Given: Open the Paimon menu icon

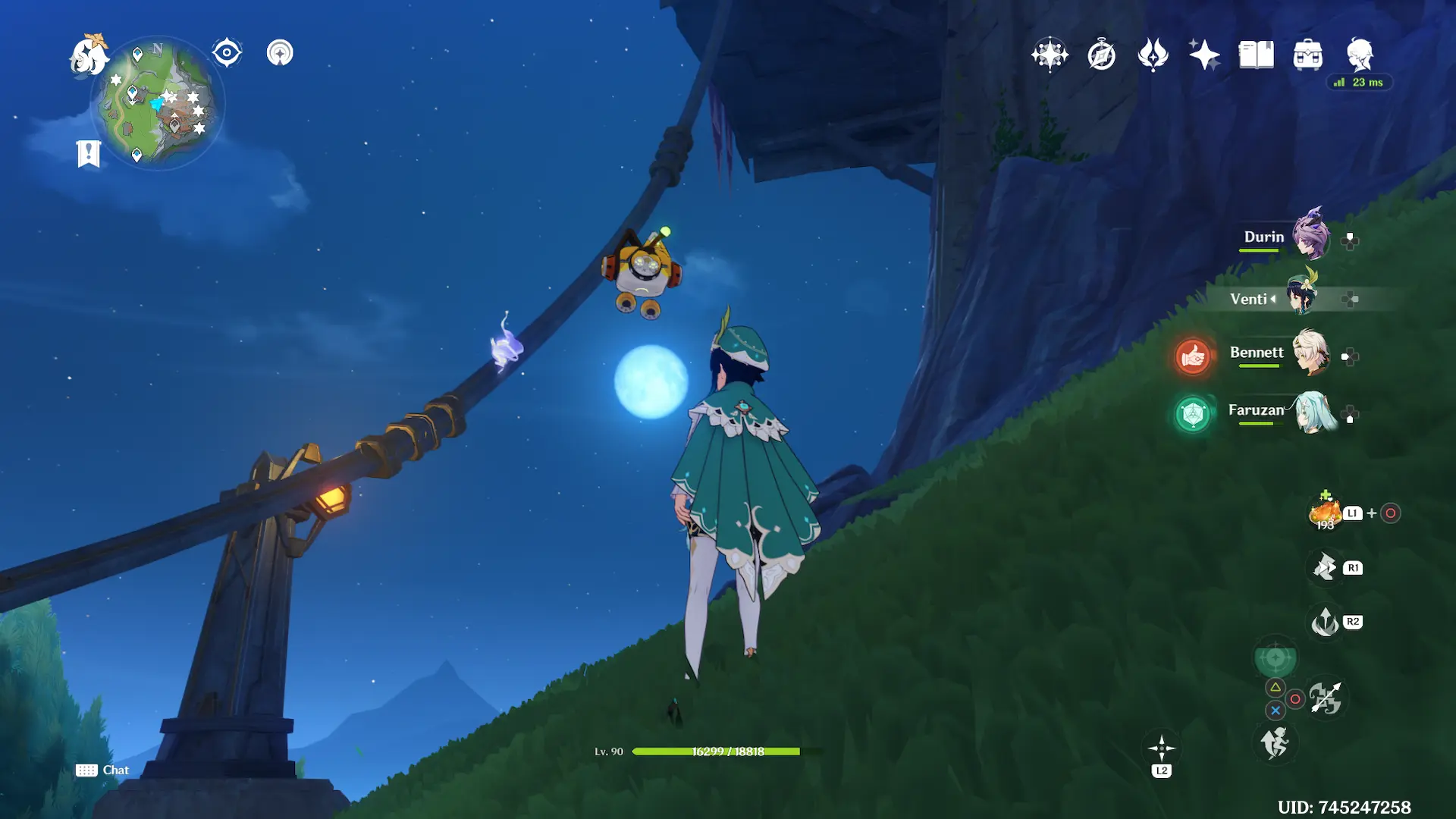Looking at the screenshot, I should [89, 55].
